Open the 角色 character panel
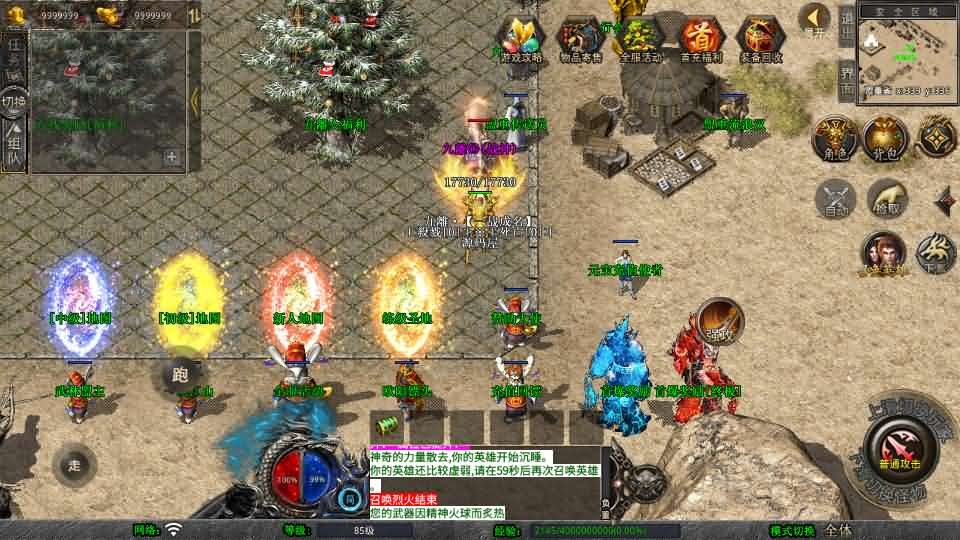Screen dimensions: 960x540 [x=832, y=139]
